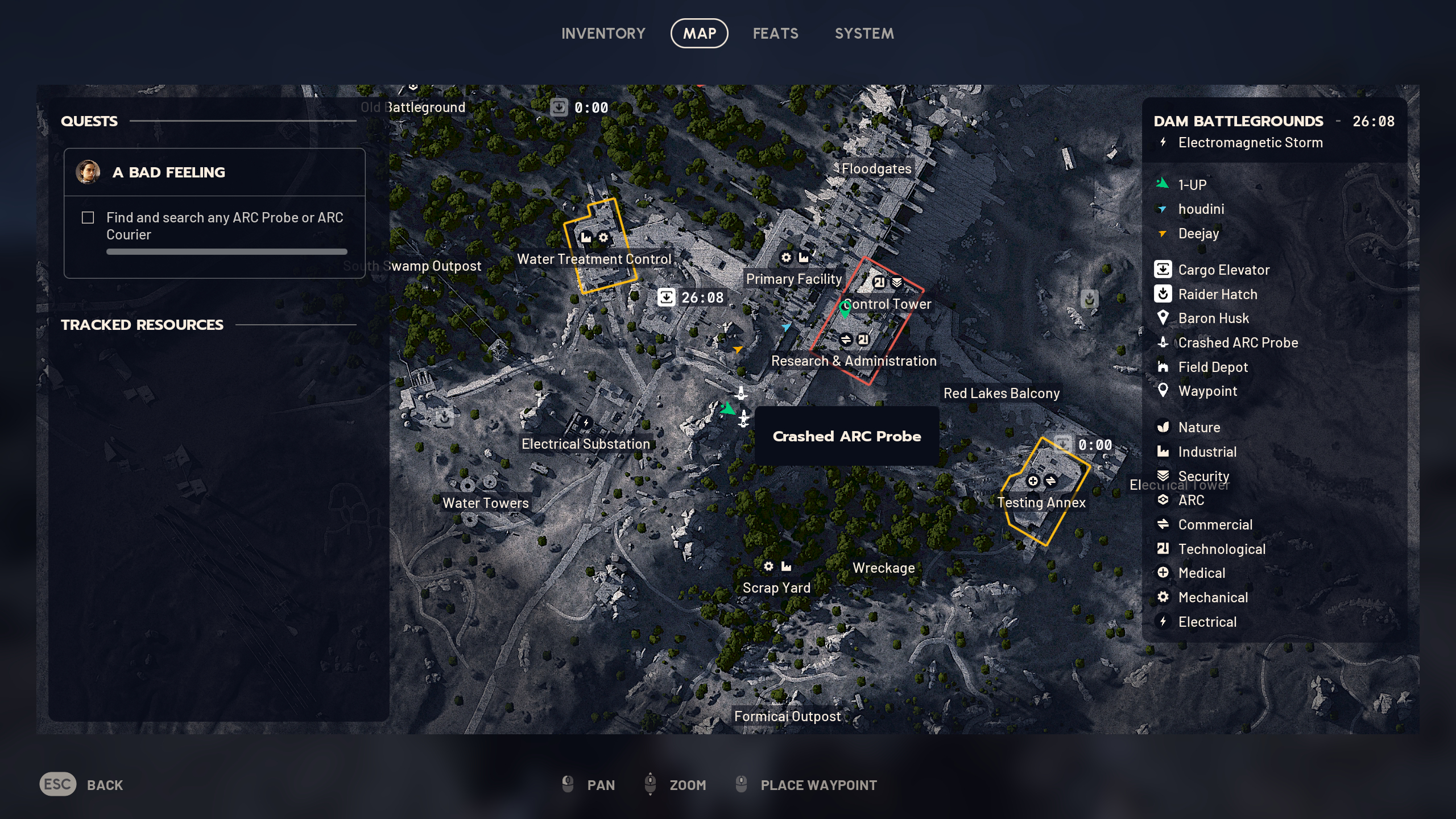Toggle the quest objective checkbox for ARC Probe search
This screenshot has width=1456, height=819.
(89, 217)
